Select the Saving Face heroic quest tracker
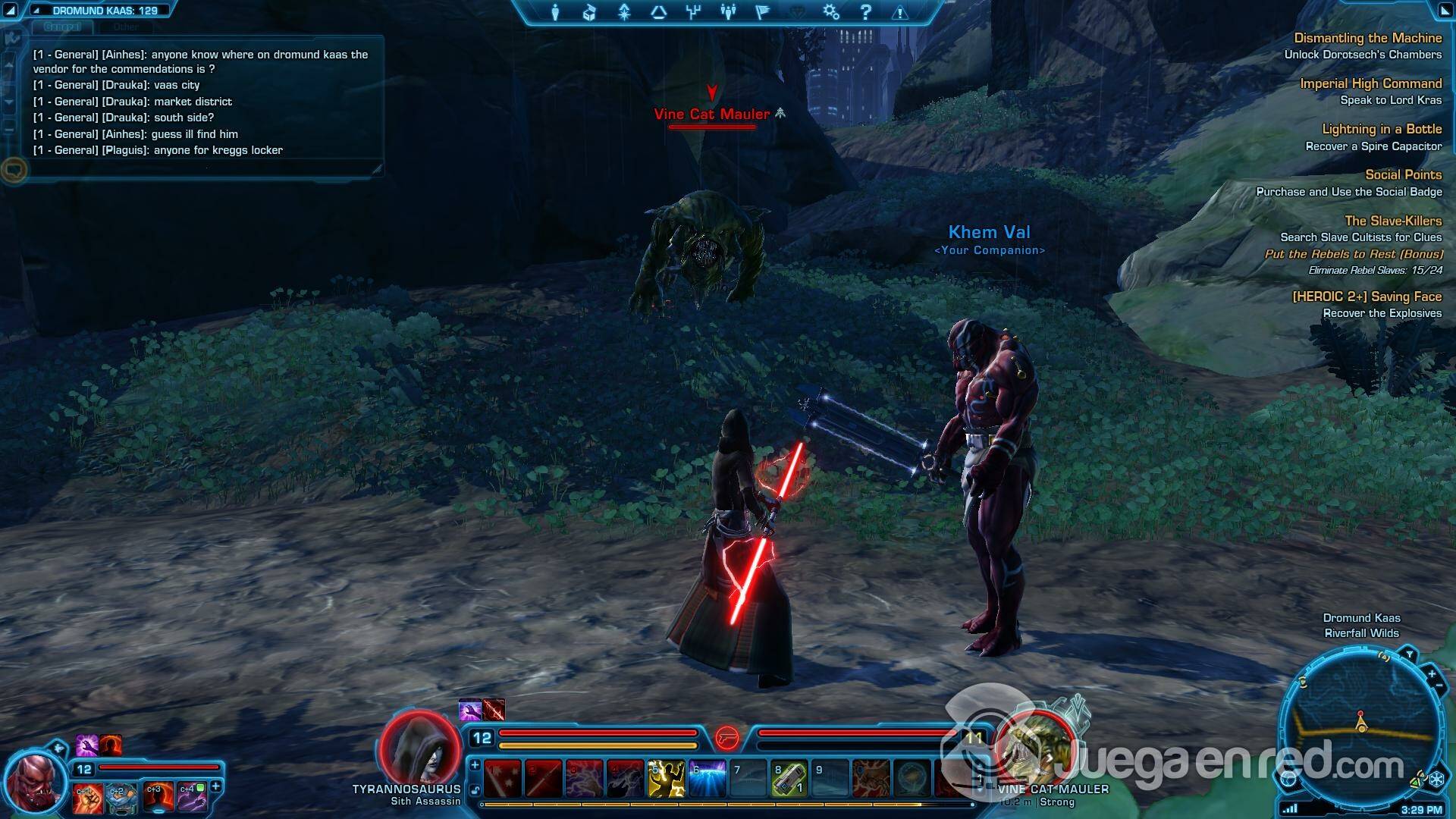This screenshot has height=819, width=1456. pos(1367,297)
